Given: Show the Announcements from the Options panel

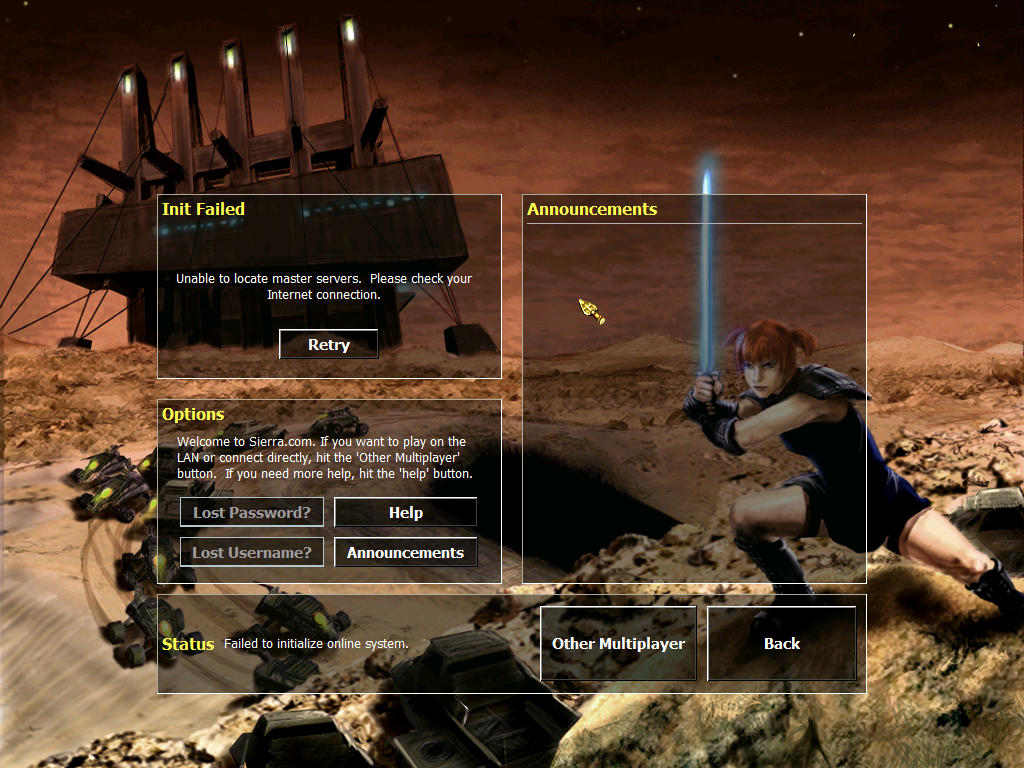Looking at the screenshot, I should coord(405,552).
